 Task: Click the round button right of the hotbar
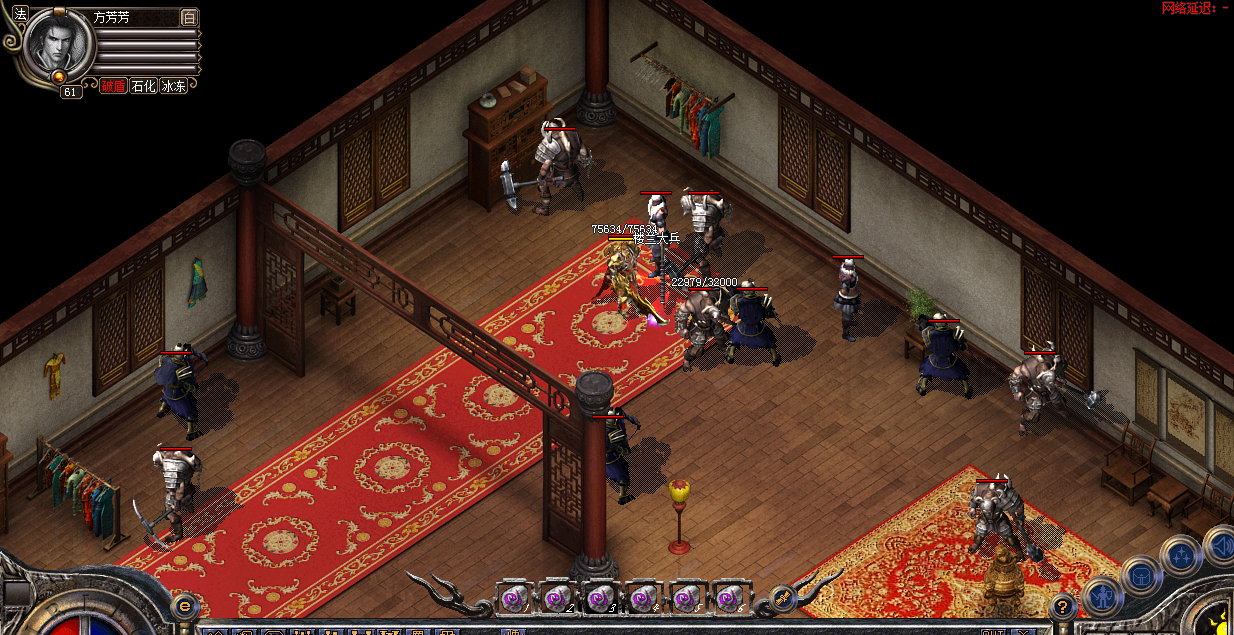coord(784,598)
